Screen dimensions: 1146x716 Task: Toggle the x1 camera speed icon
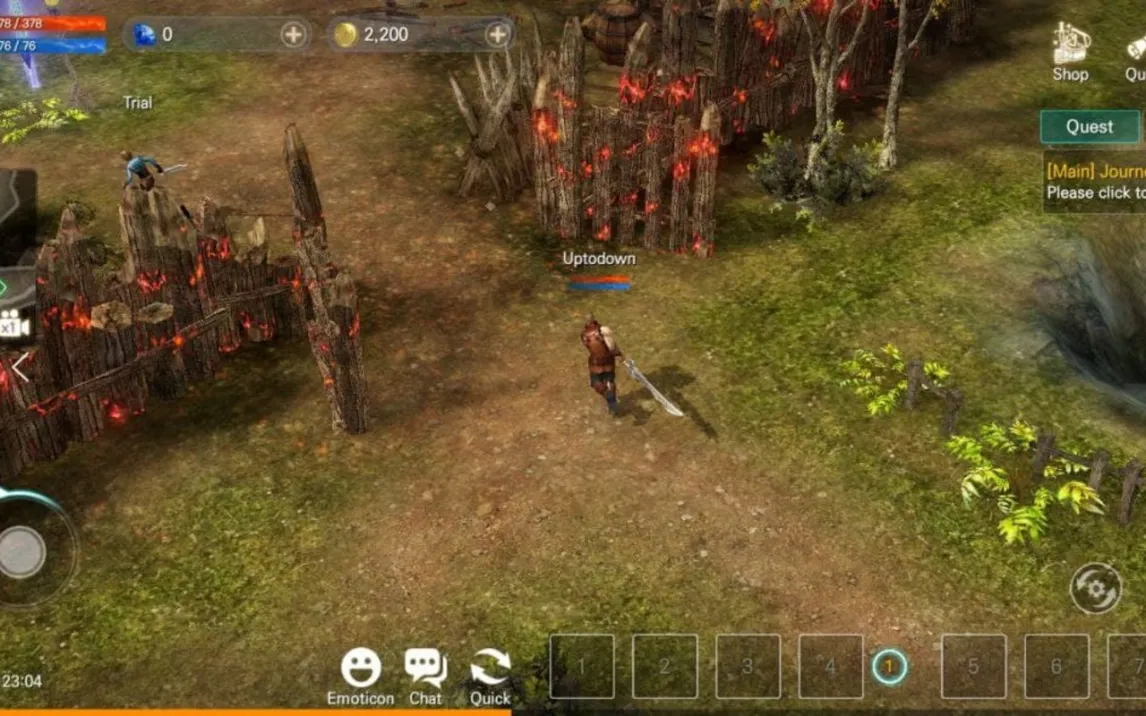pos(14,325)
